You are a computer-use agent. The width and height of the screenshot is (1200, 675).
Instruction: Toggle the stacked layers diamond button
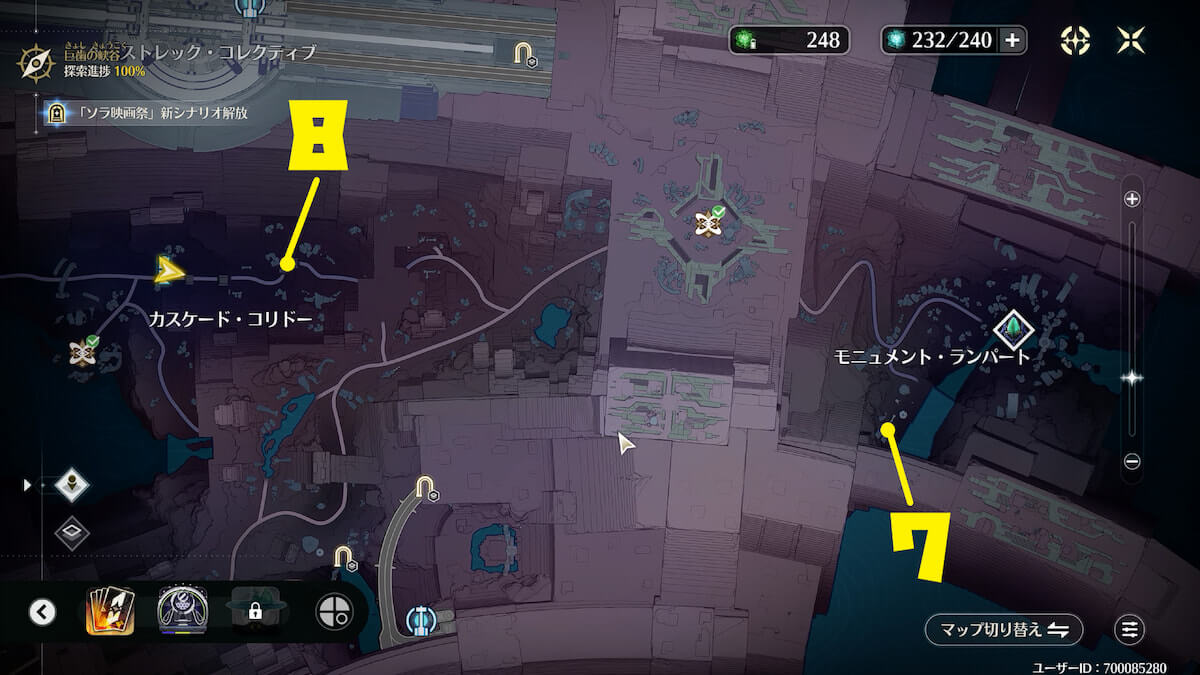point(72,532)
